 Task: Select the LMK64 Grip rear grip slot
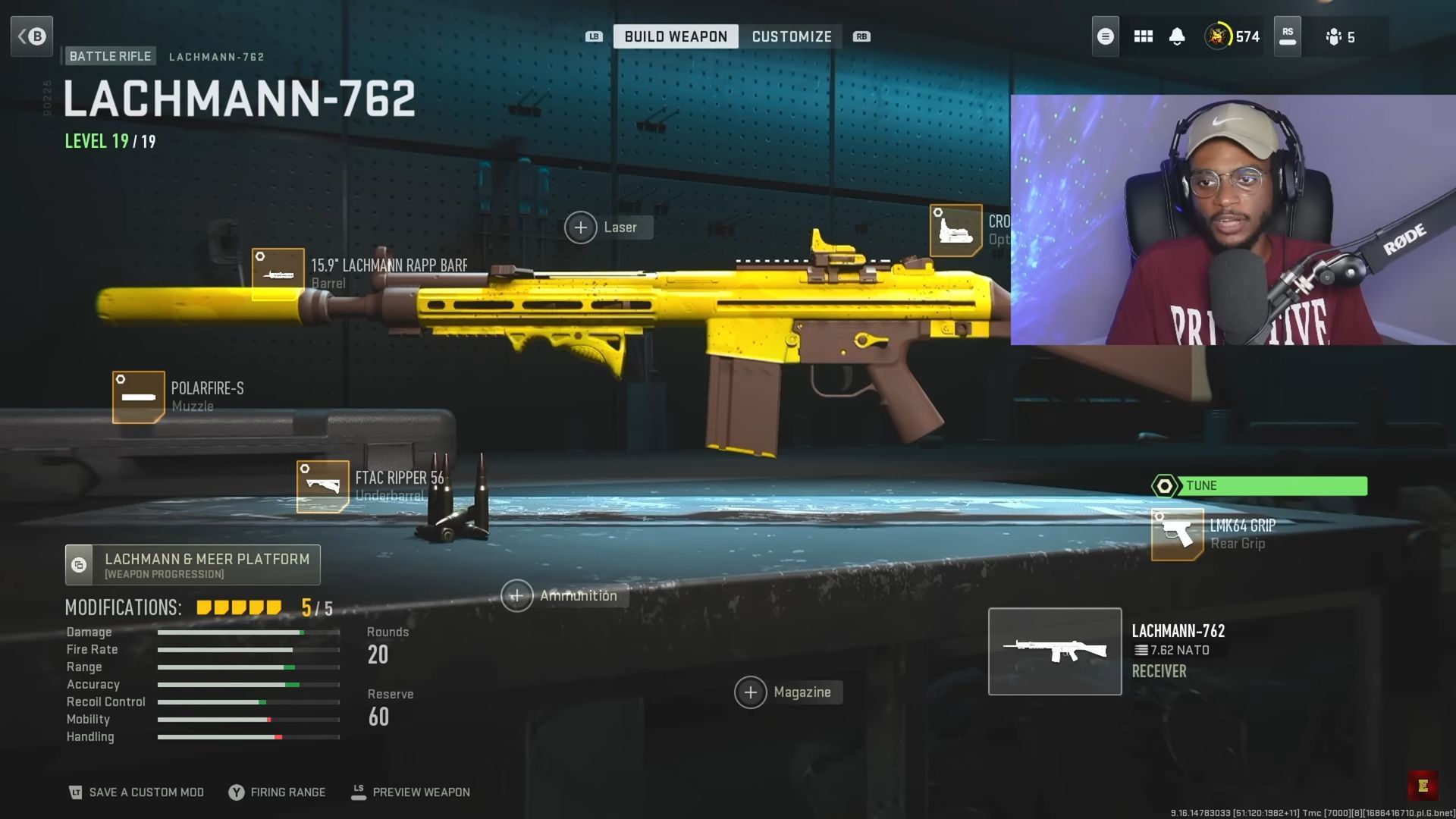pyautogui.click(x=1178, y=535)
